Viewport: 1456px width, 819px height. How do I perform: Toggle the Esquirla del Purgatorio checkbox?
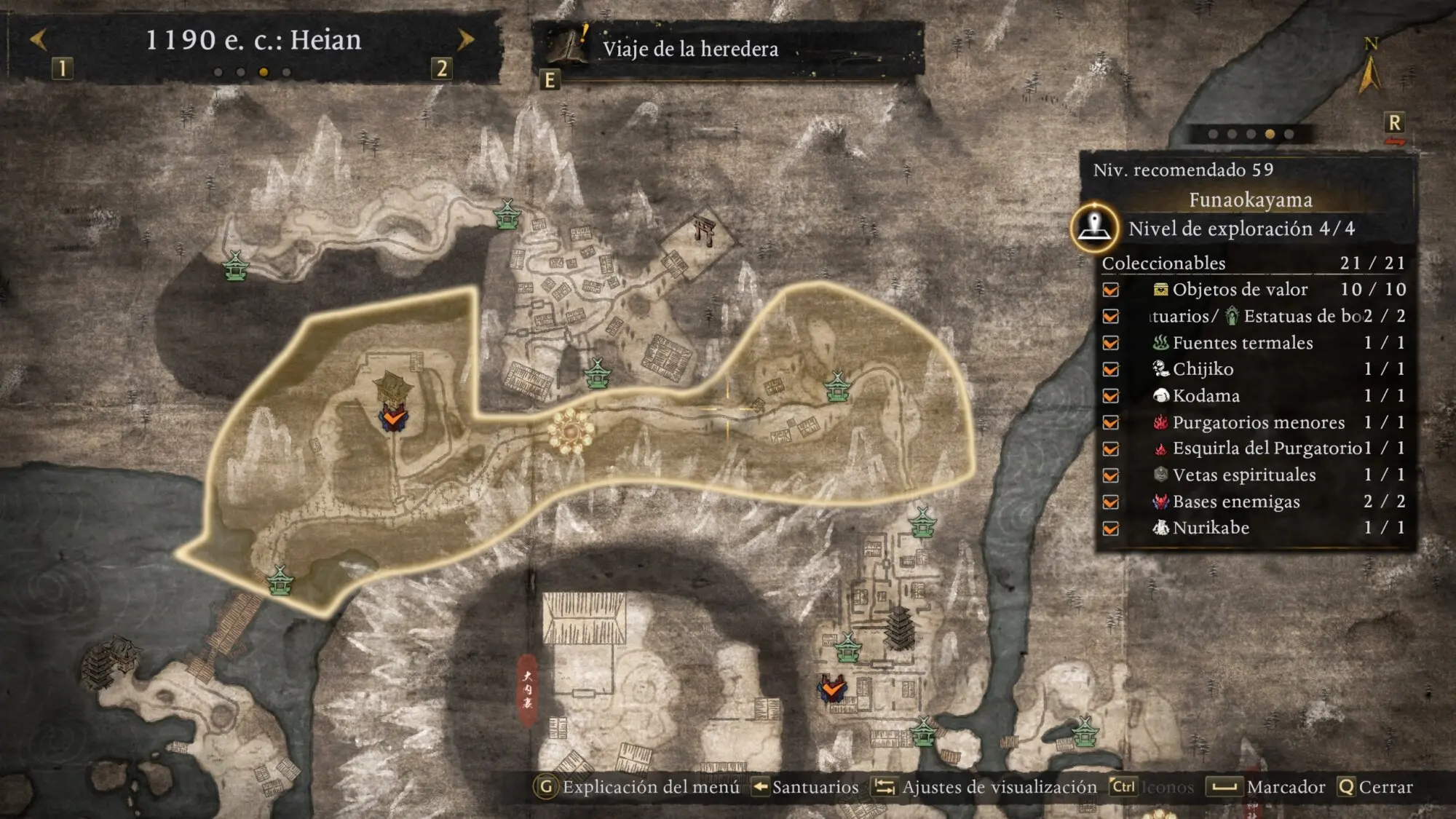click(x=1111, y=448)
